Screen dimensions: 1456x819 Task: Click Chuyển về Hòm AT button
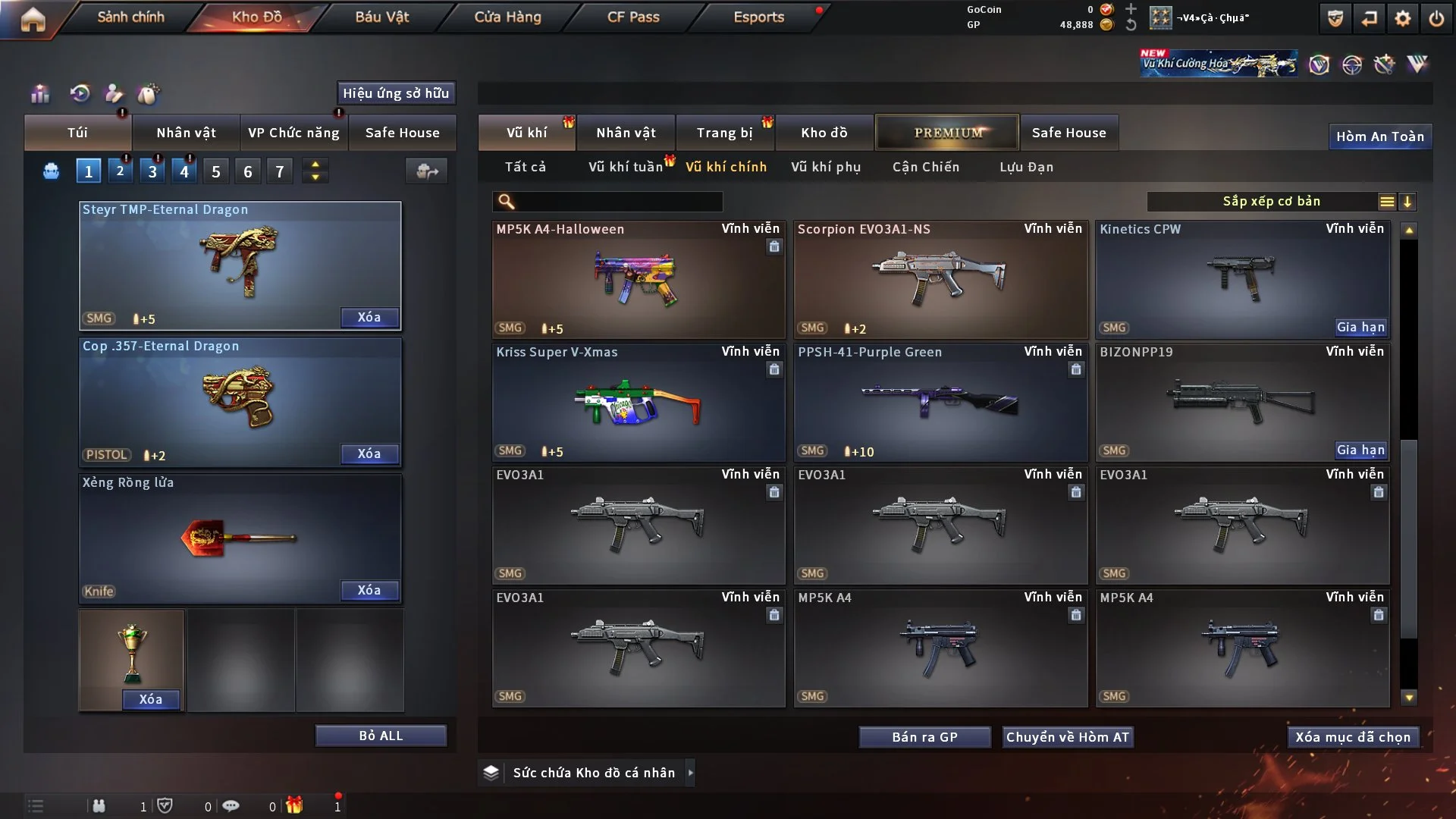[x=1068, y=737]
